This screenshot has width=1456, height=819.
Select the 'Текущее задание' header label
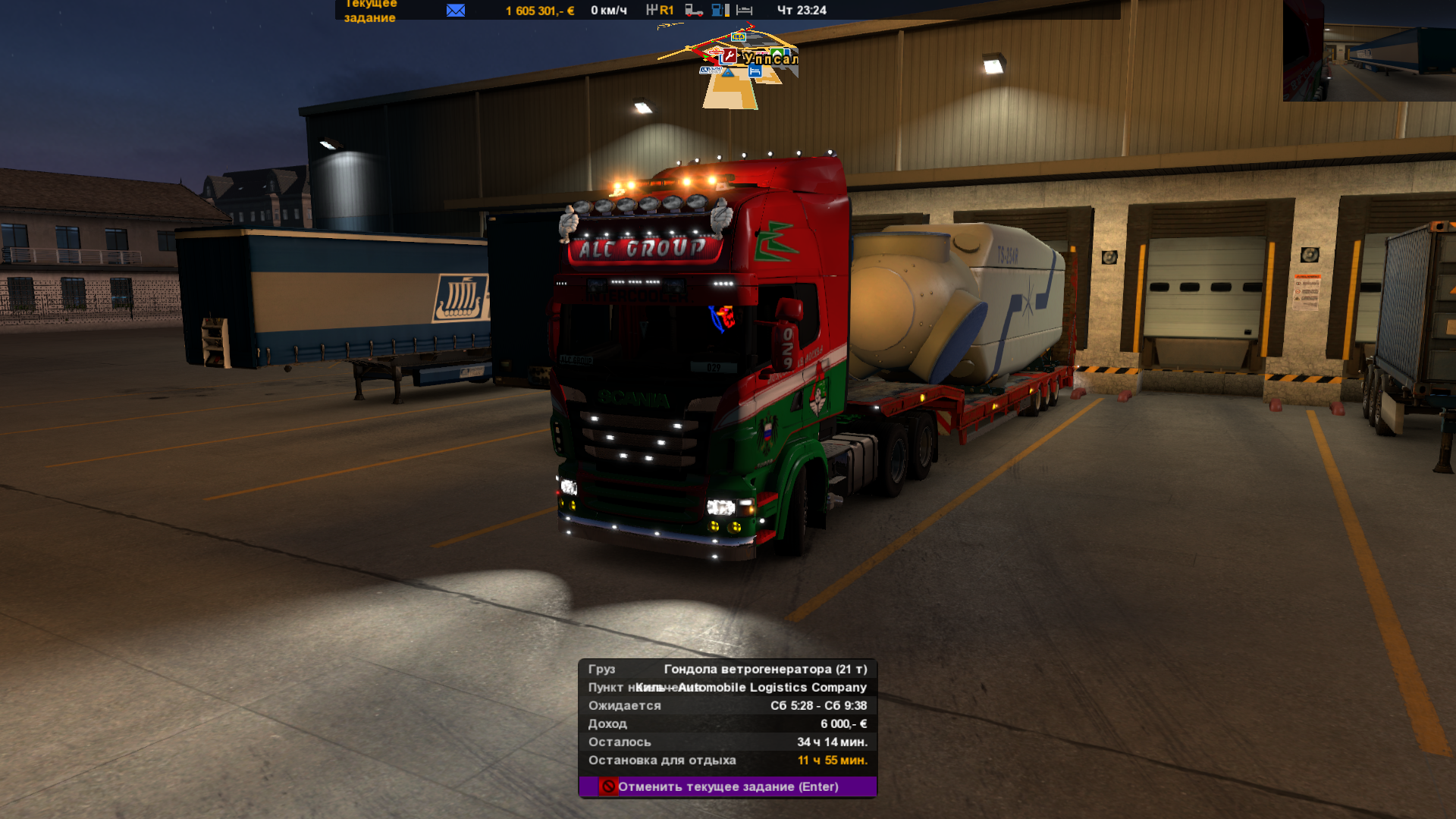[370, 11]
